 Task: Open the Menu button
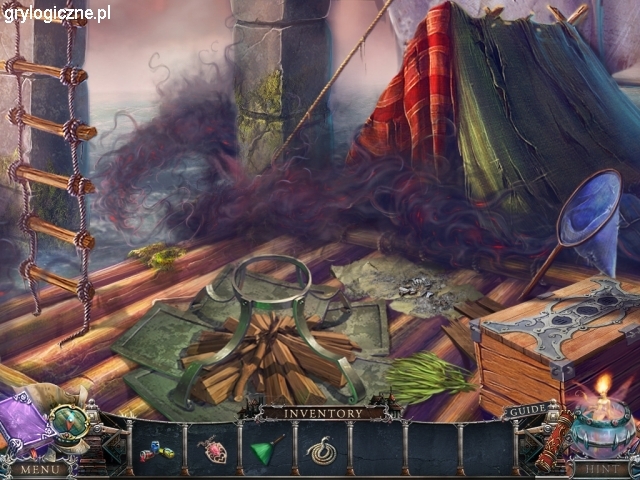point(40,468)
